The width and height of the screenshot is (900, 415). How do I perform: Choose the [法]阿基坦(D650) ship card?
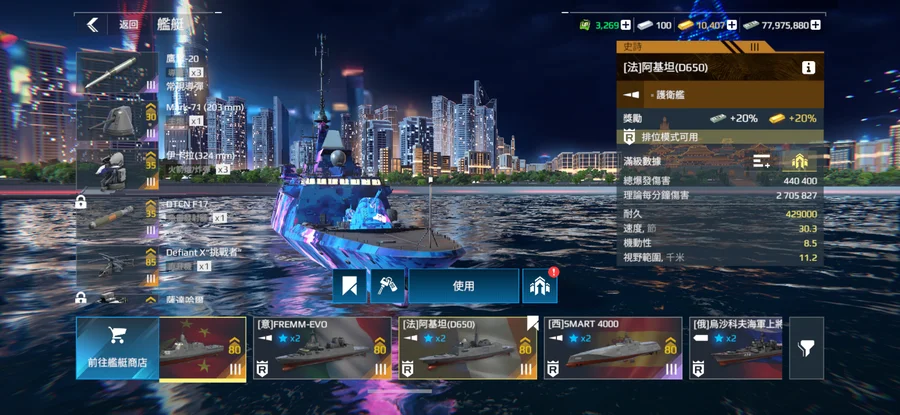tap(468, 349)
